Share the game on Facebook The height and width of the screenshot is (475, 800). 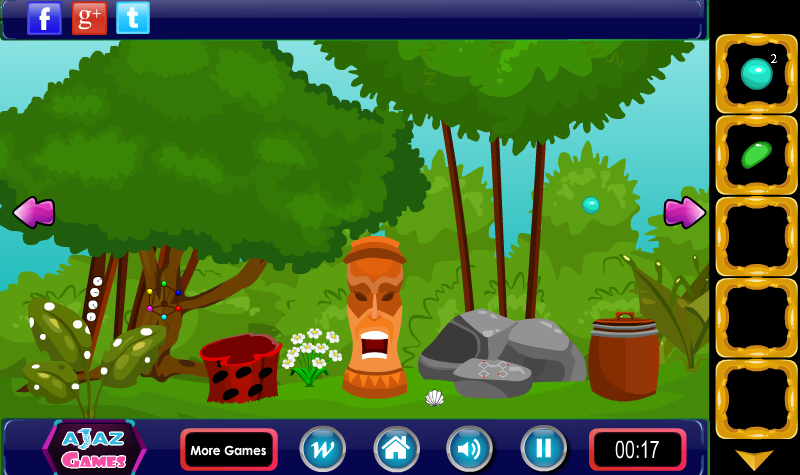point(44,18)
